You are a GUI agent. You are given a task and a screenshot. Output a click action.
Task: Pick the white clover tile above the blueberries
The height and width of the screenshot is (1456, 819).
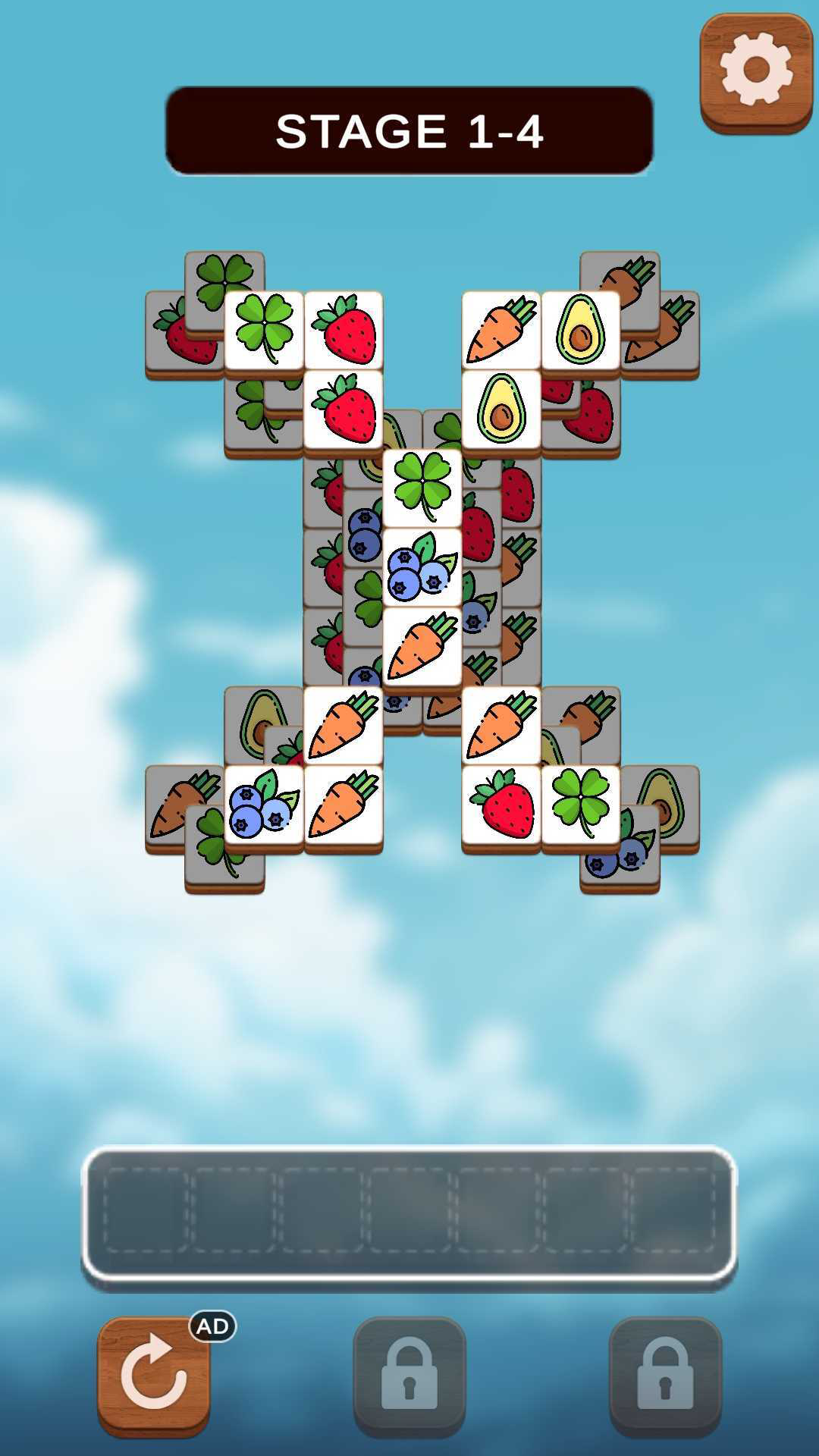tap(422, 487)
